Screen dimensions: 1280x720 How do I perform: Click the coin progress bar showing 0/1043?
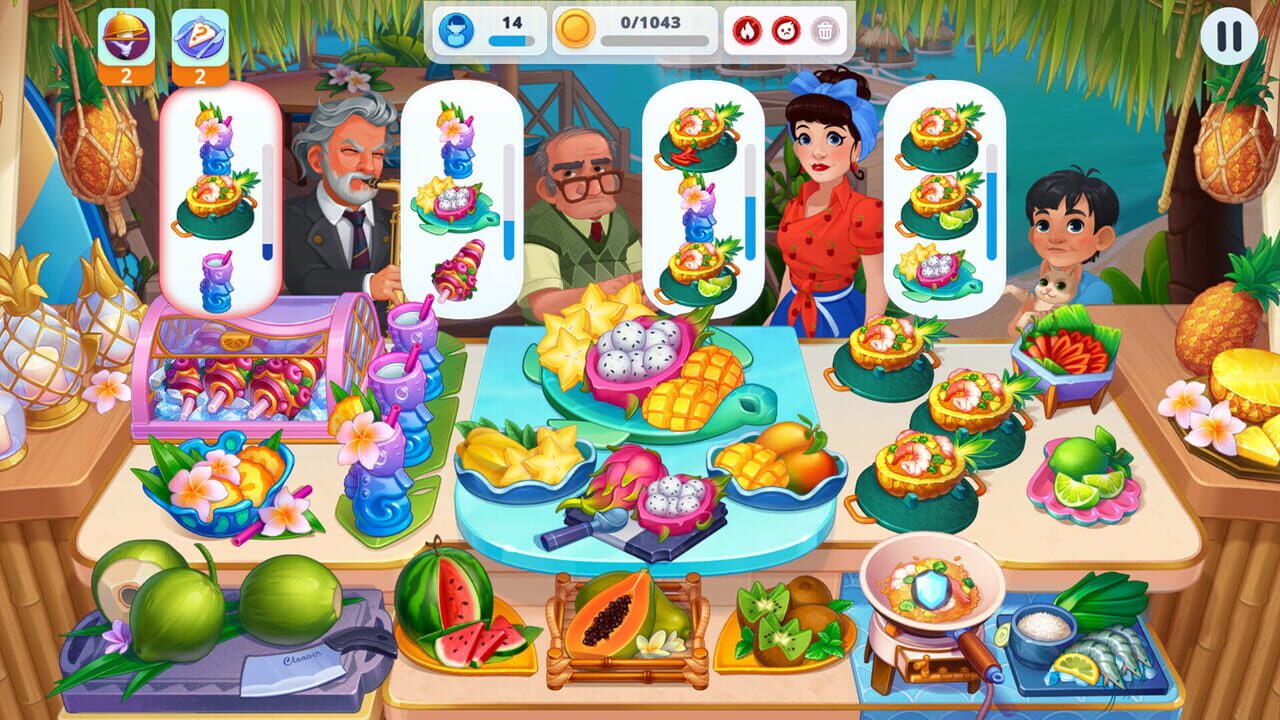click(649, 30)
